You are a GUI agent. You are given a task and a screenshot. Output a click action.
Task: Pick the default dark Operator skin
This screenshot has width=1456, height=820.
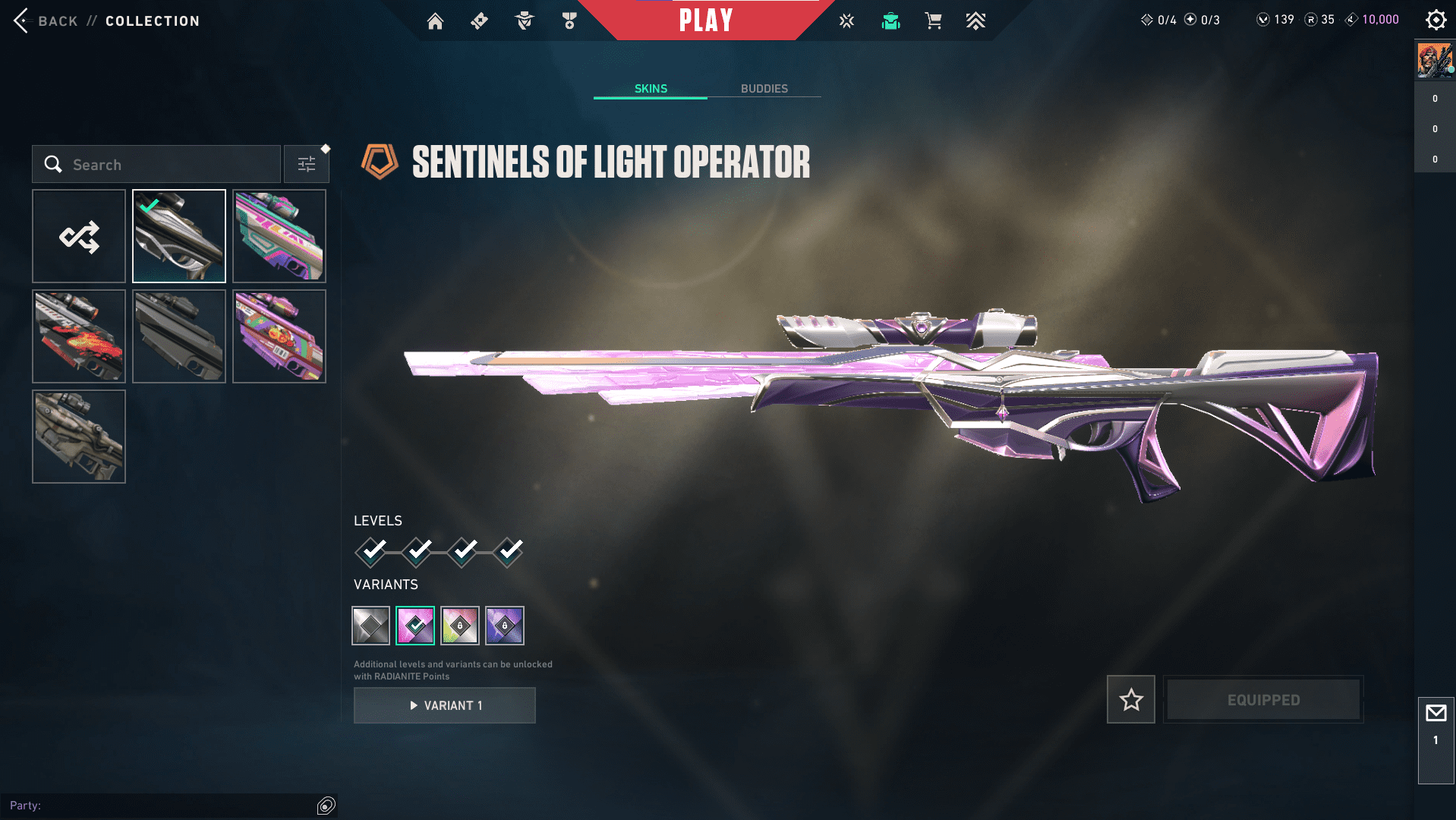pyautogui.click(x=179, y=336)
